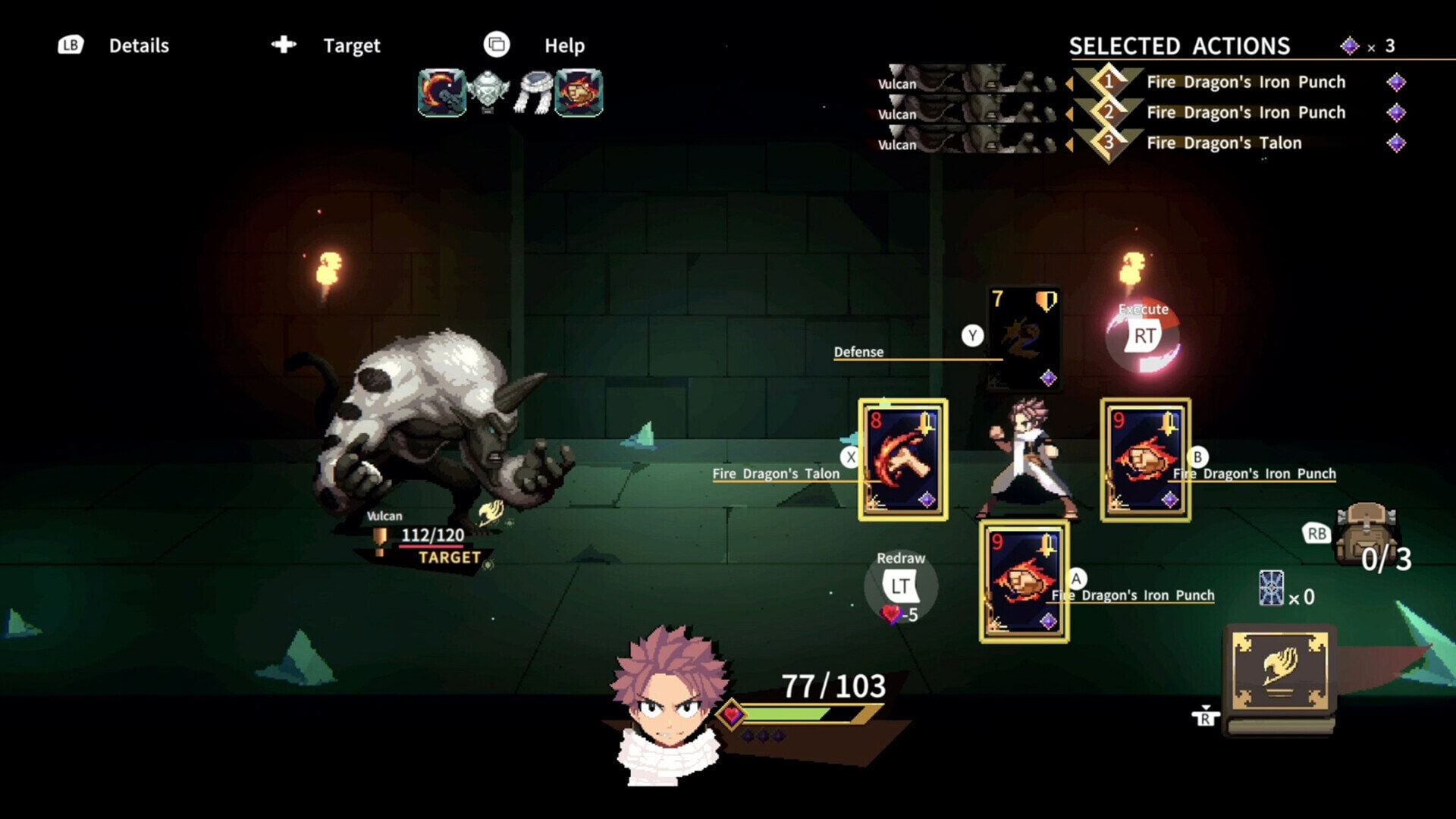Inspect the fire swirl status icon

click(x=441, y=93)
